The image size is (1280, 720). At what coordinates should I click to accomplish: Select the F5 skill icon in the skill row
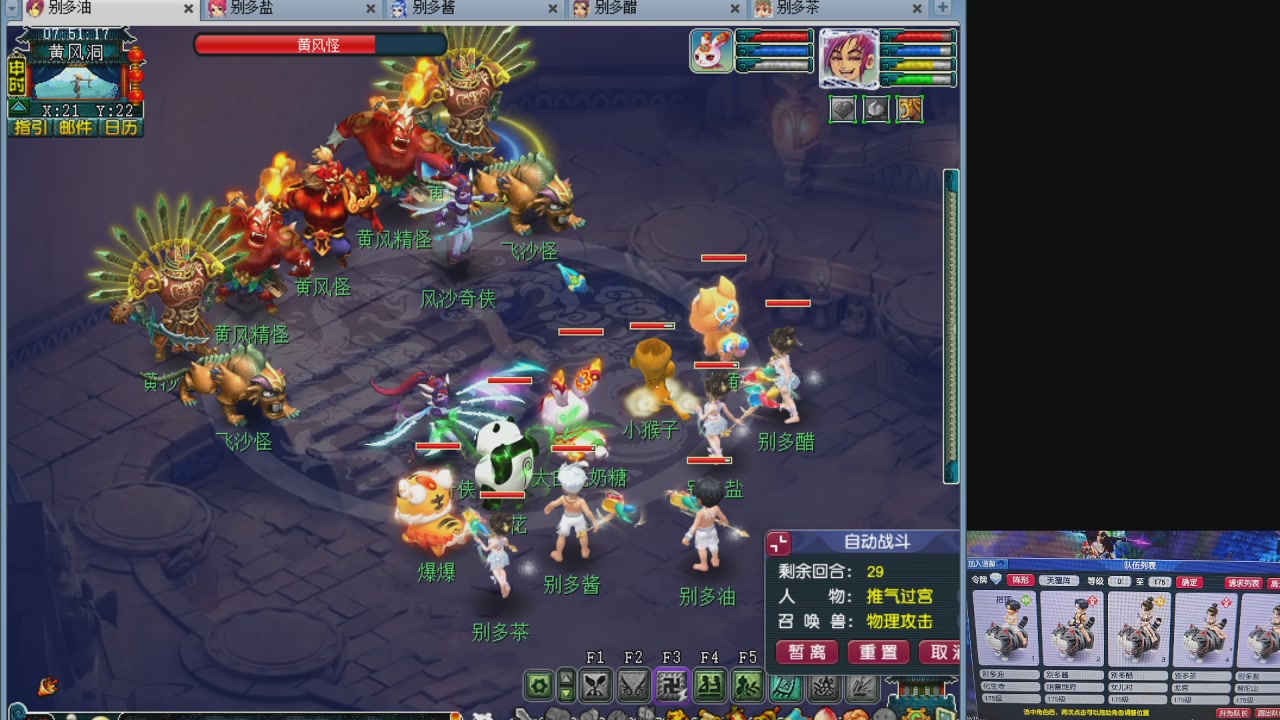pyautogui.click(x=747, y=686)
